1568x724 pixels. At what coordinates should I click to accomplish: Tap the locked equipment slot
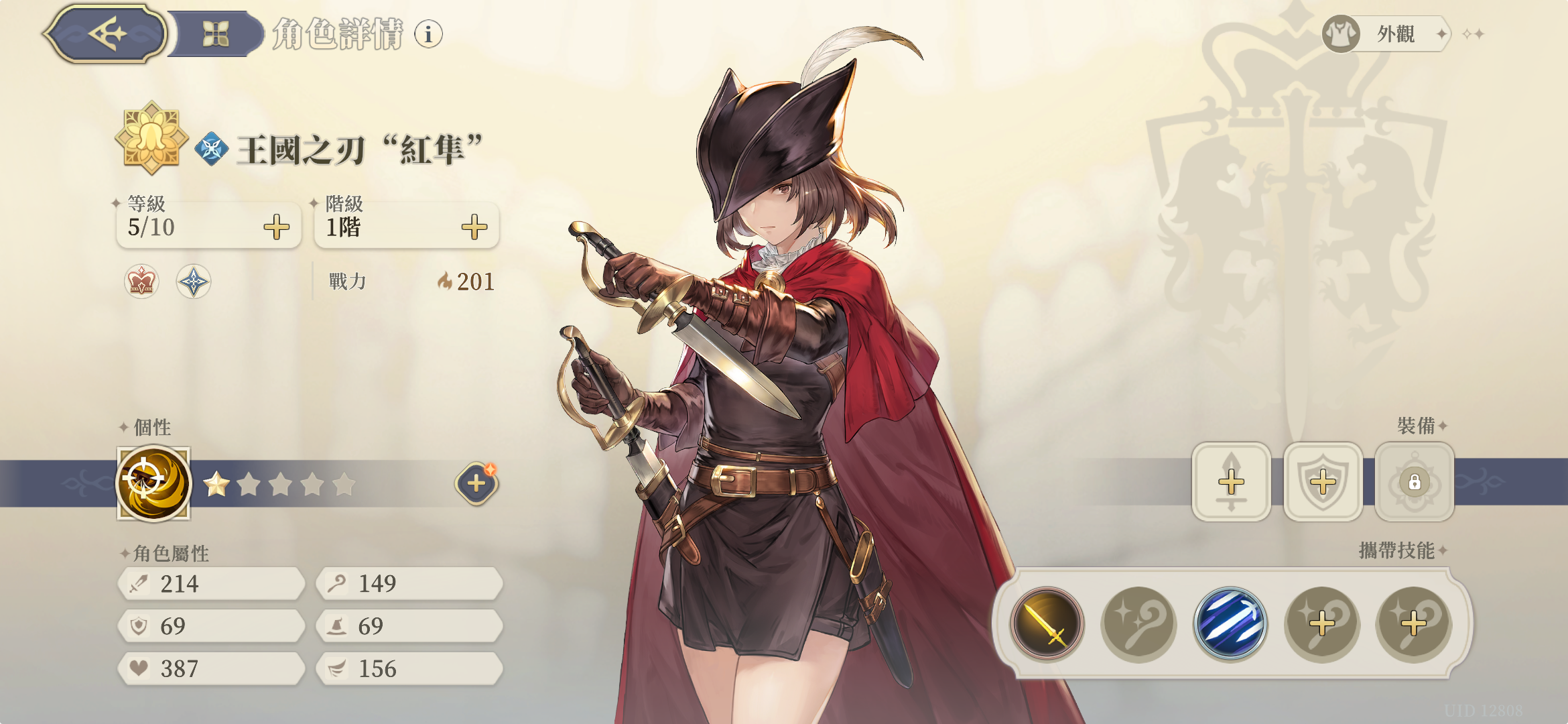tap(1415, 482)
